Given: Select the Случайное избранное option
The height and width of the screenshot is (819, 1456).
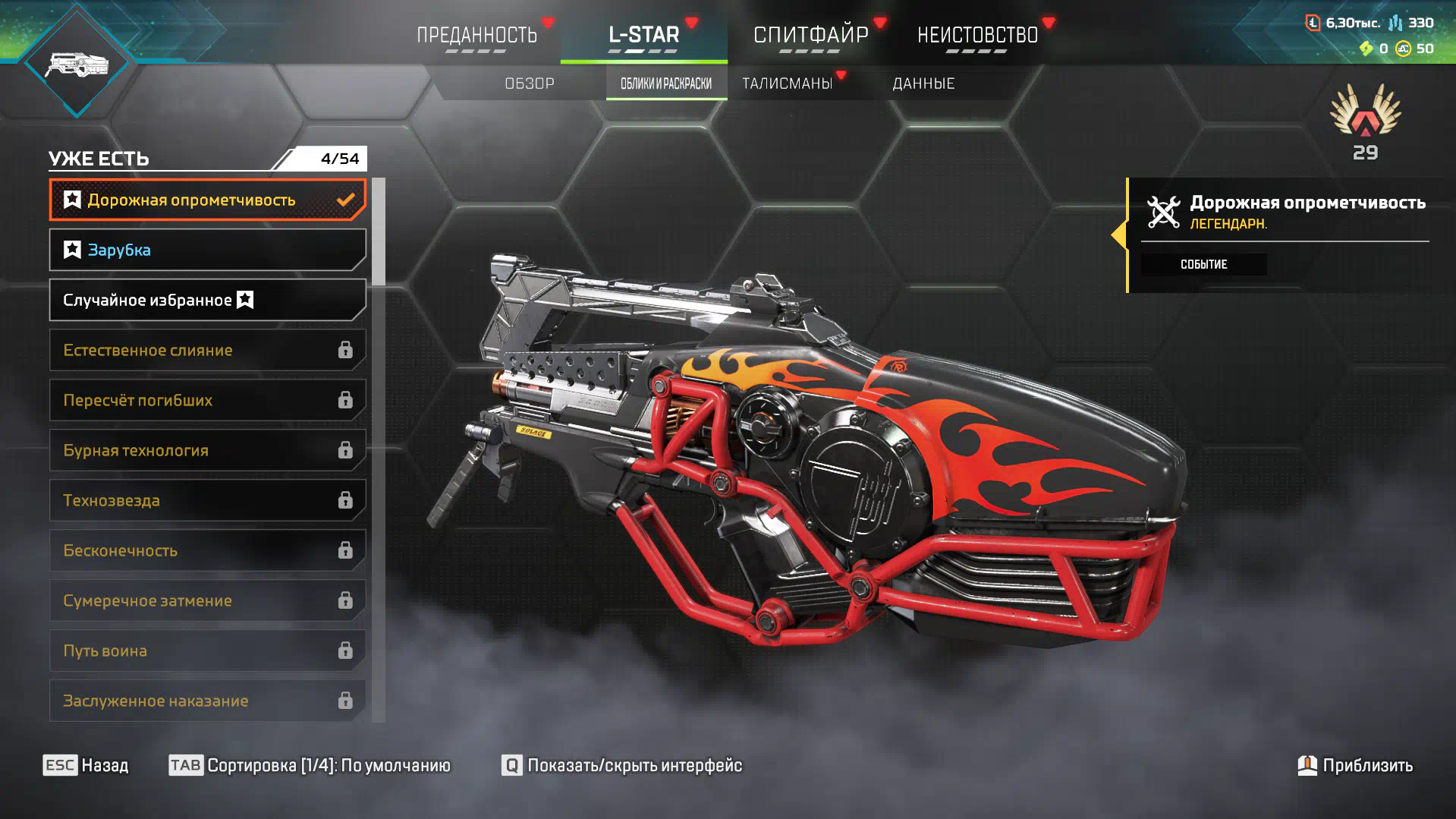Looking at the screenshot, I should [207, 300].
